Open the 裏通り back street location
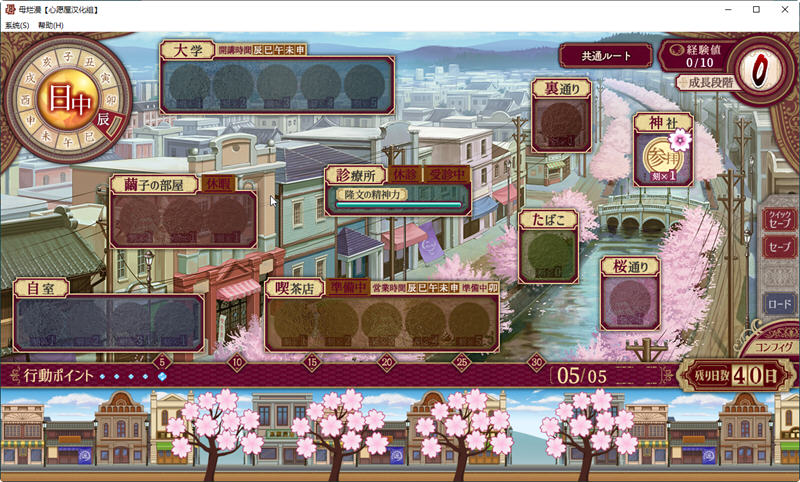The image size is (800, 482). (560, 125)
